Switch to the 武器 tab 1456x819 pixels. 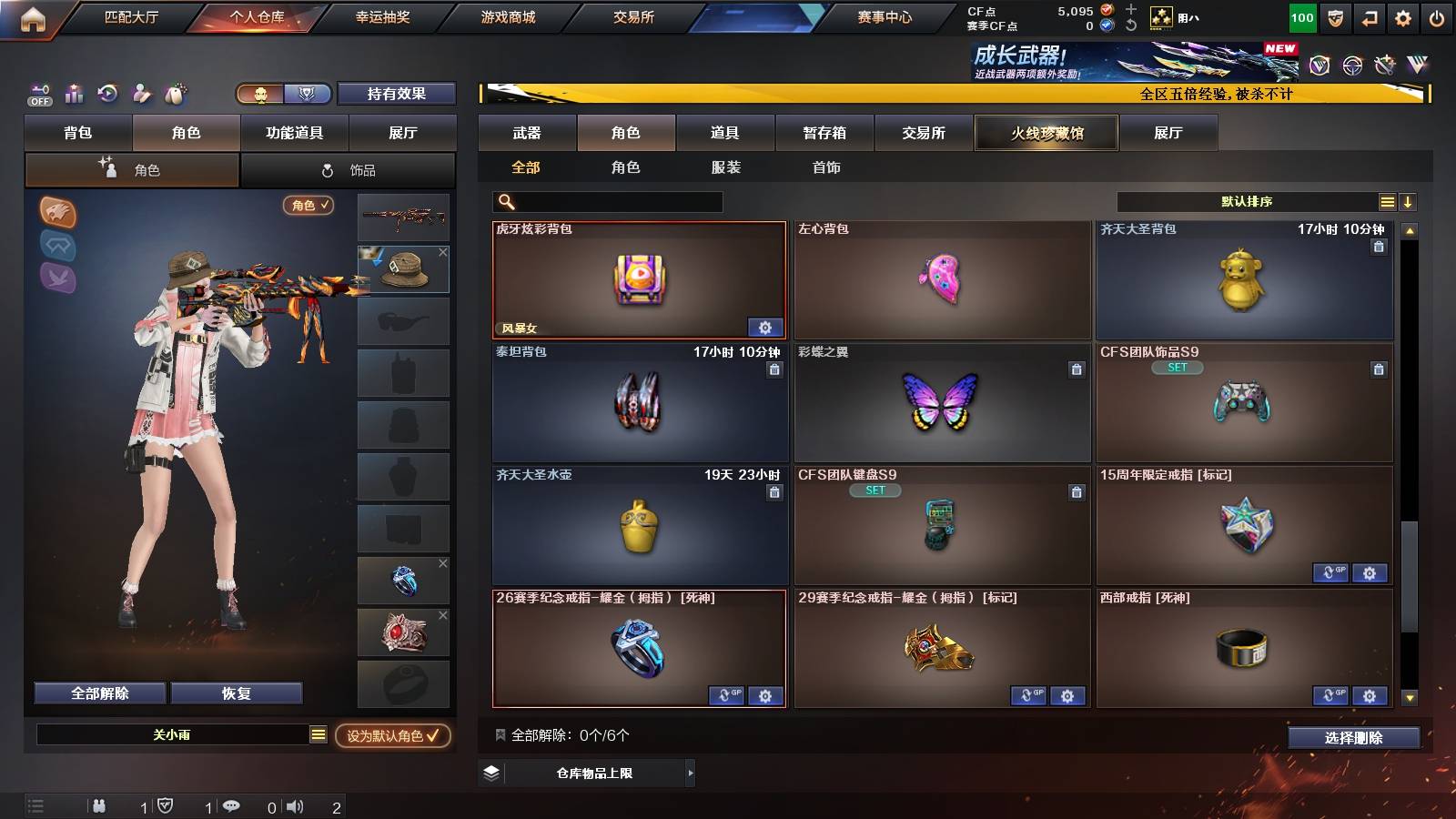(528, 133)
